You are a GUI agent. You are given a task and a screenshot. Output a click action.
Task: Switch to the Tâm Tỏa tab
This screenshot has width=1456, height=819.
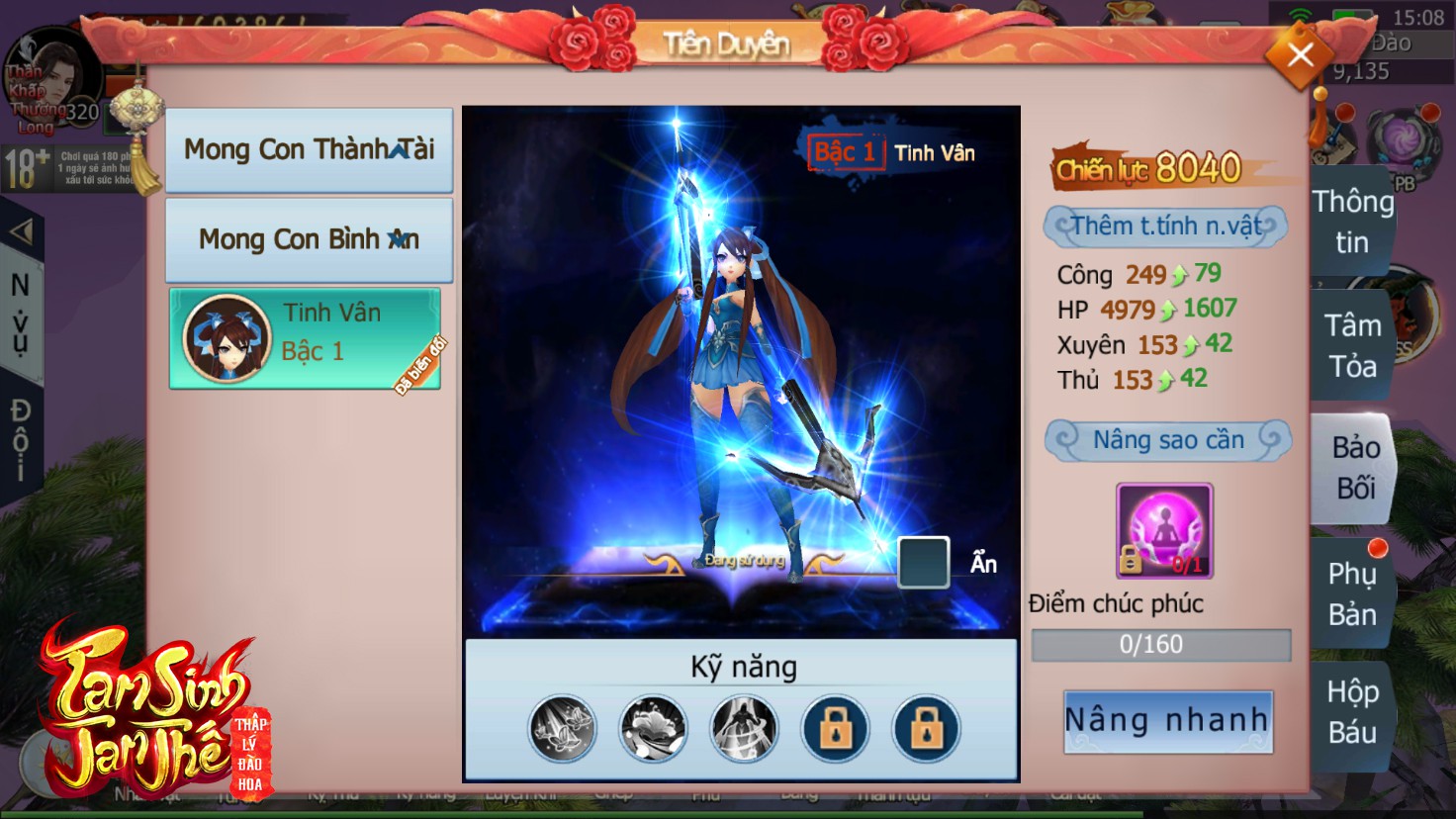coord(1352,345)
